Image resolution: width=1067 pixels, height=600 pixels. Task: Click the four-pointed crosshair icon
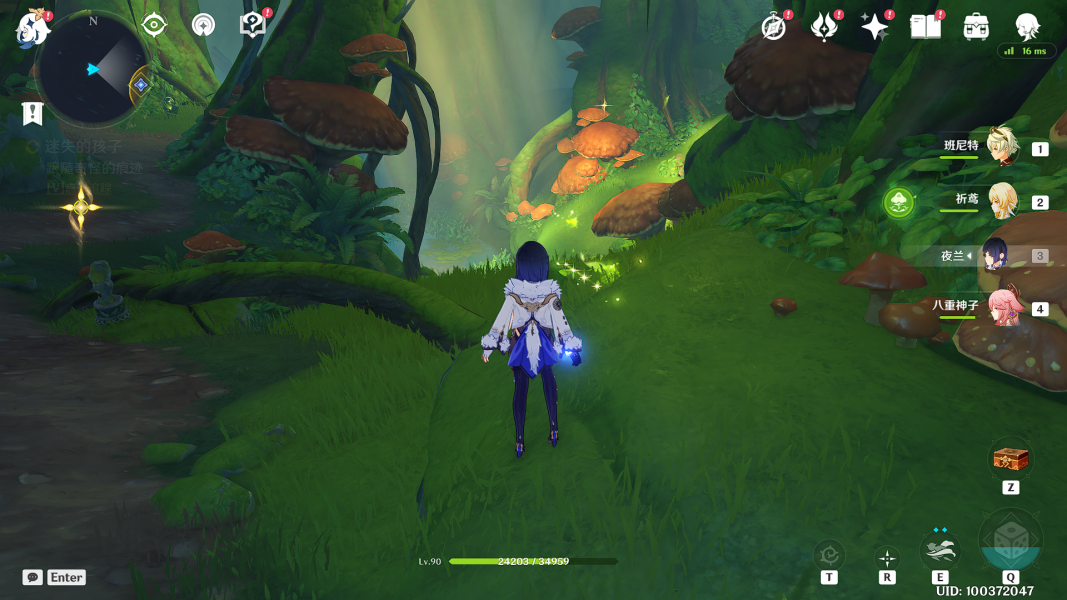pos(887,558)
